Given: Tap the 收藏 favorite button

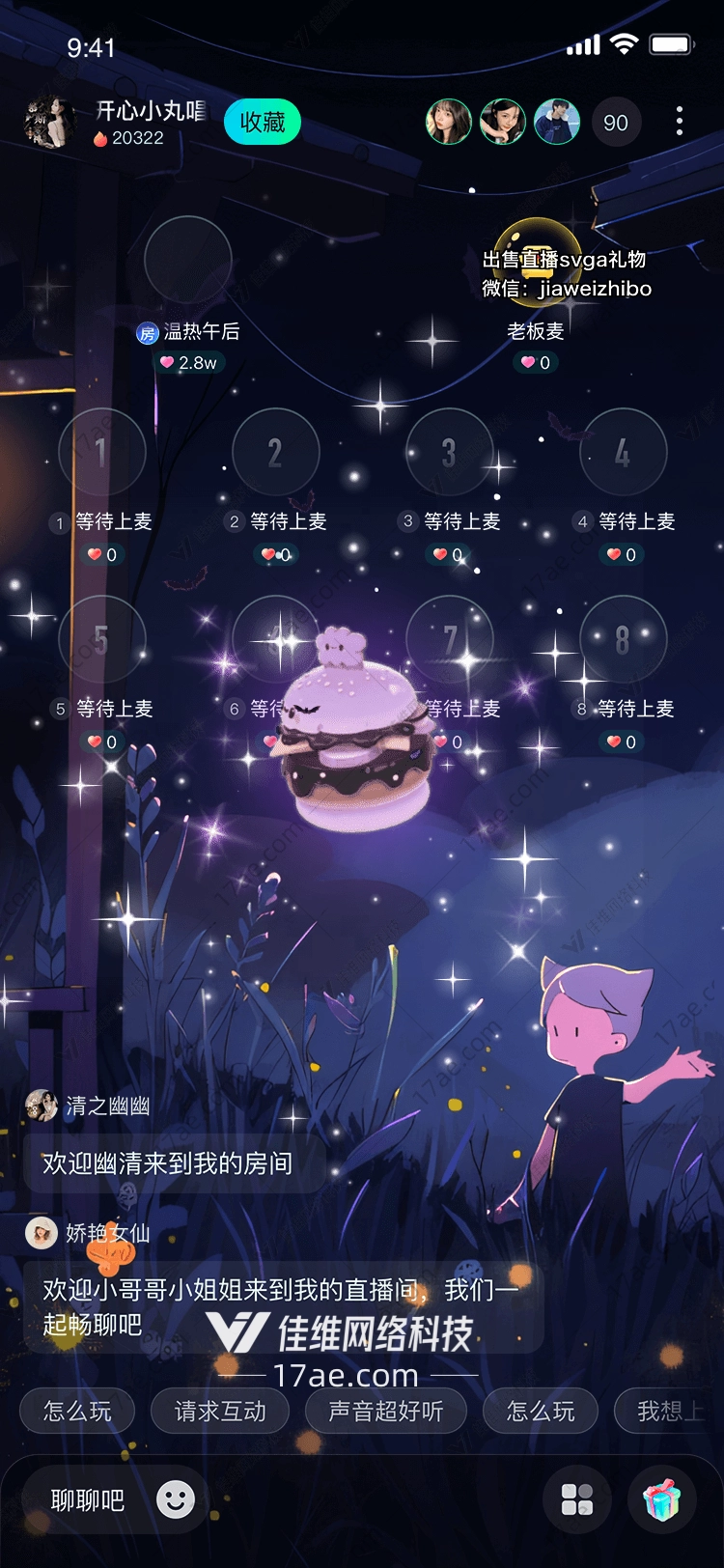Looking at the screenshot, I should click(263, 123).
